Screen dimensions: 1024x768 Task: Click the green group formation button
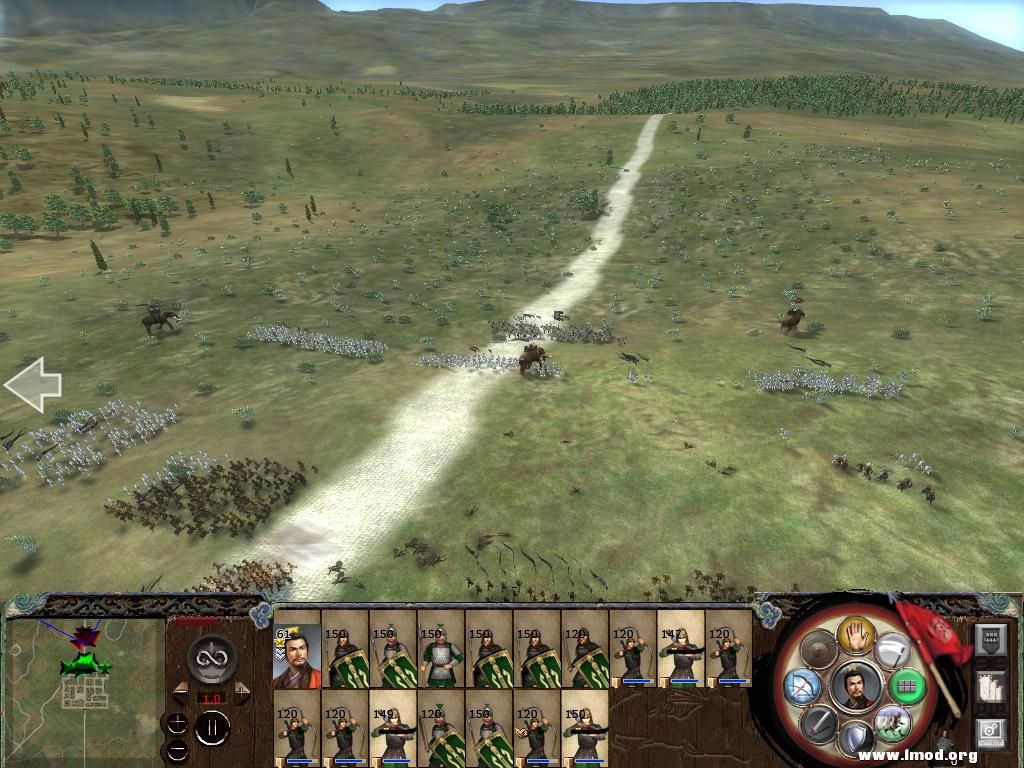click(x=907, y=686)
